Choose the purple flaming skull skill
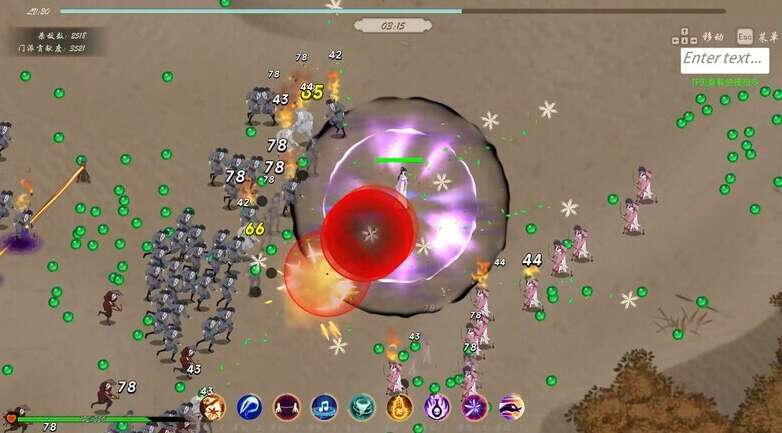 437,407
